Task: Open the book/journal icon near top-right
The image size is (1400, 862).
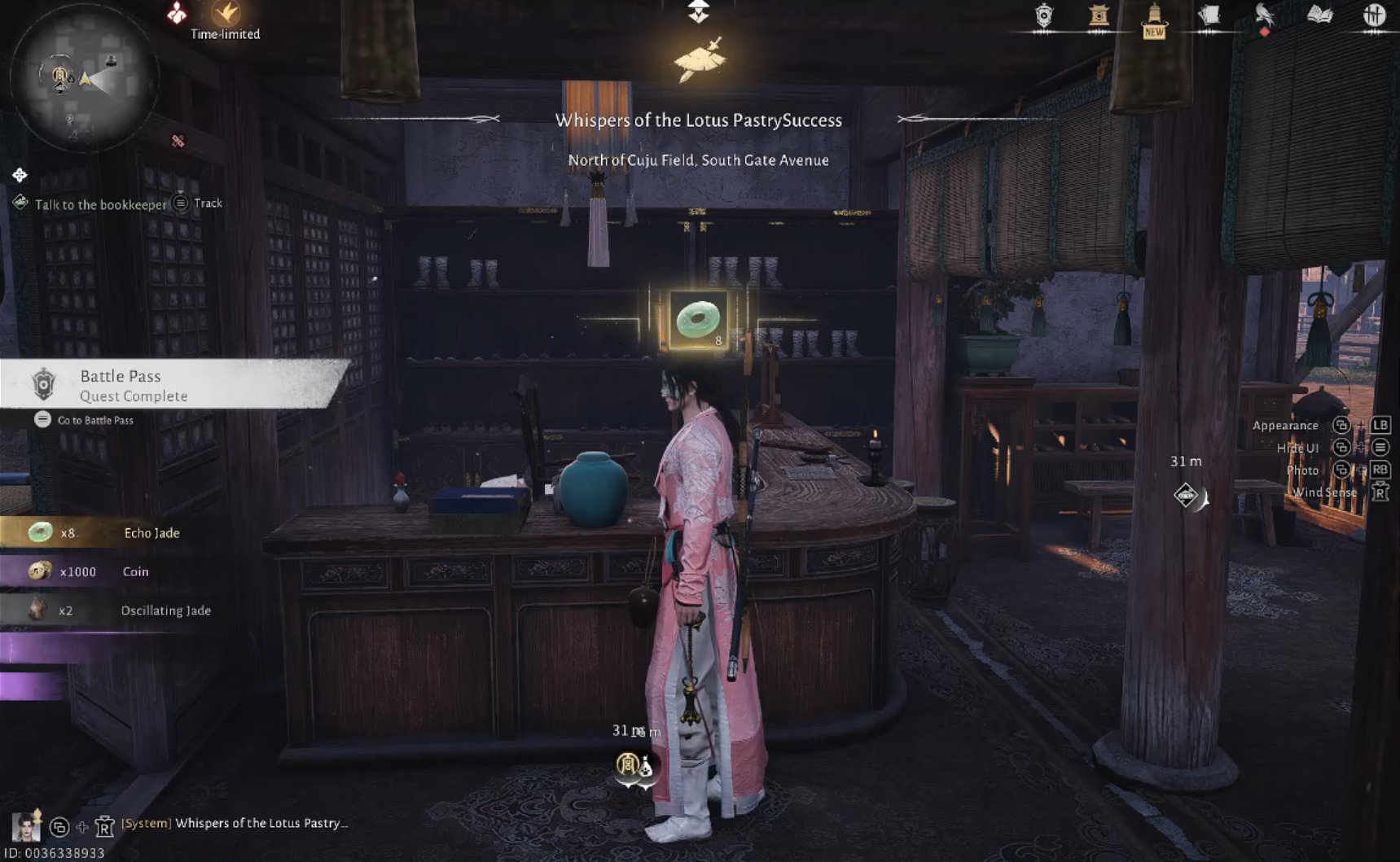Action: tap(1319, 14)
